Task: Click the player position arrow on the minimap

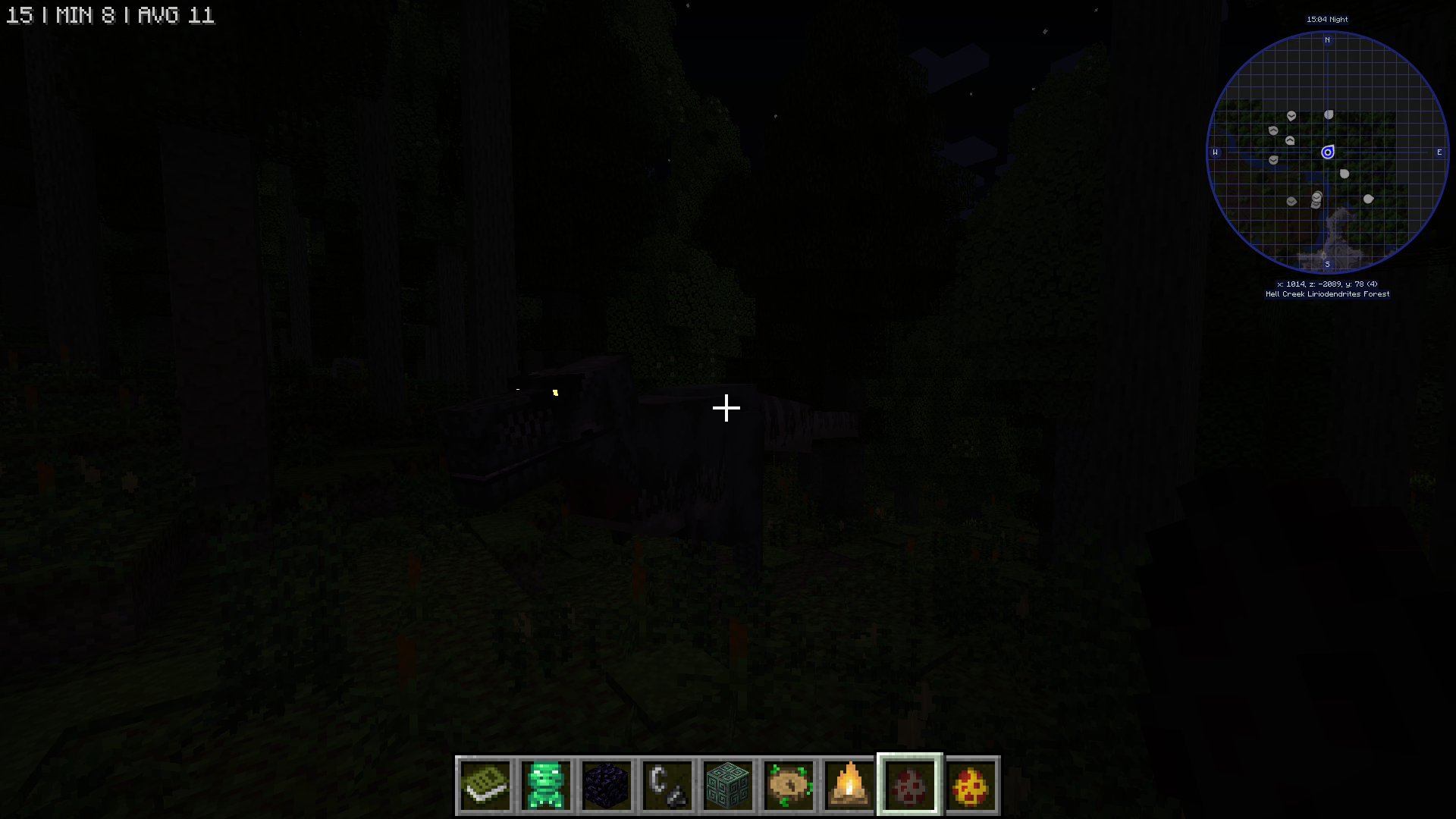Action: pyautogui.click(x=1328, y=152)
